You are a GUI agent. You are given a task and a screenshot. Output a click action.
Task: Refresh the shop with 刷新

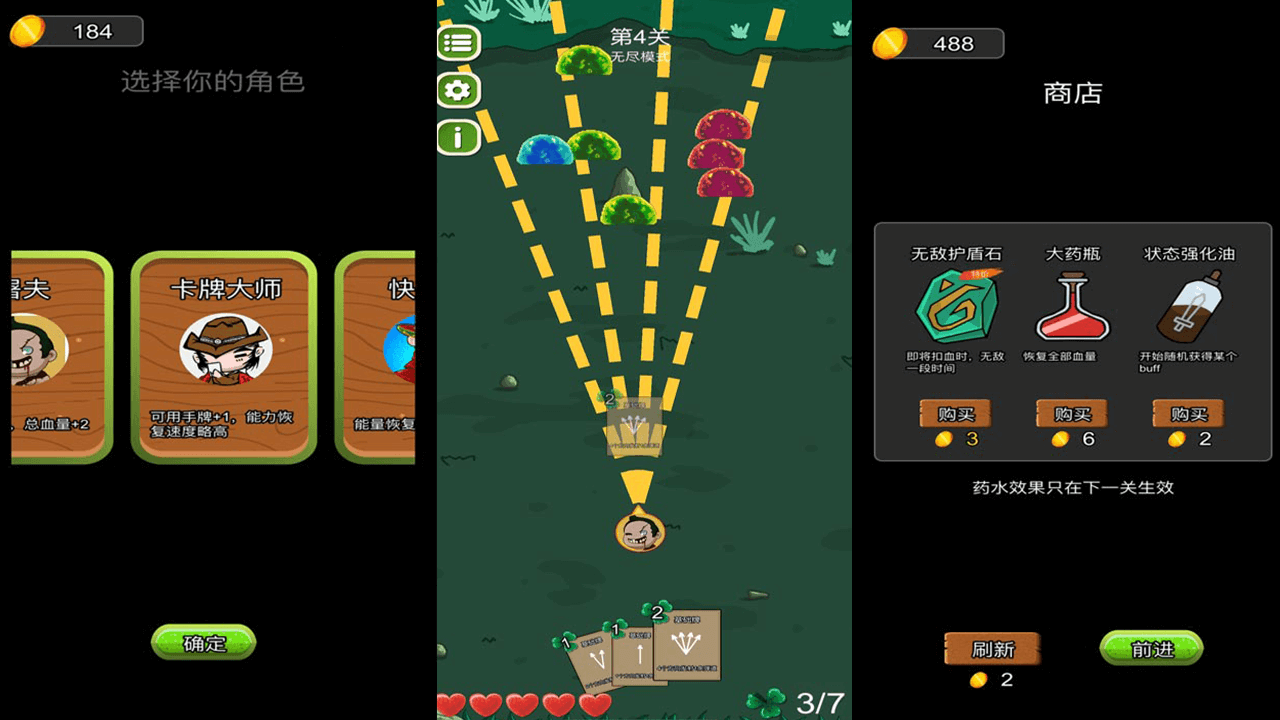[x=992, y=649]
